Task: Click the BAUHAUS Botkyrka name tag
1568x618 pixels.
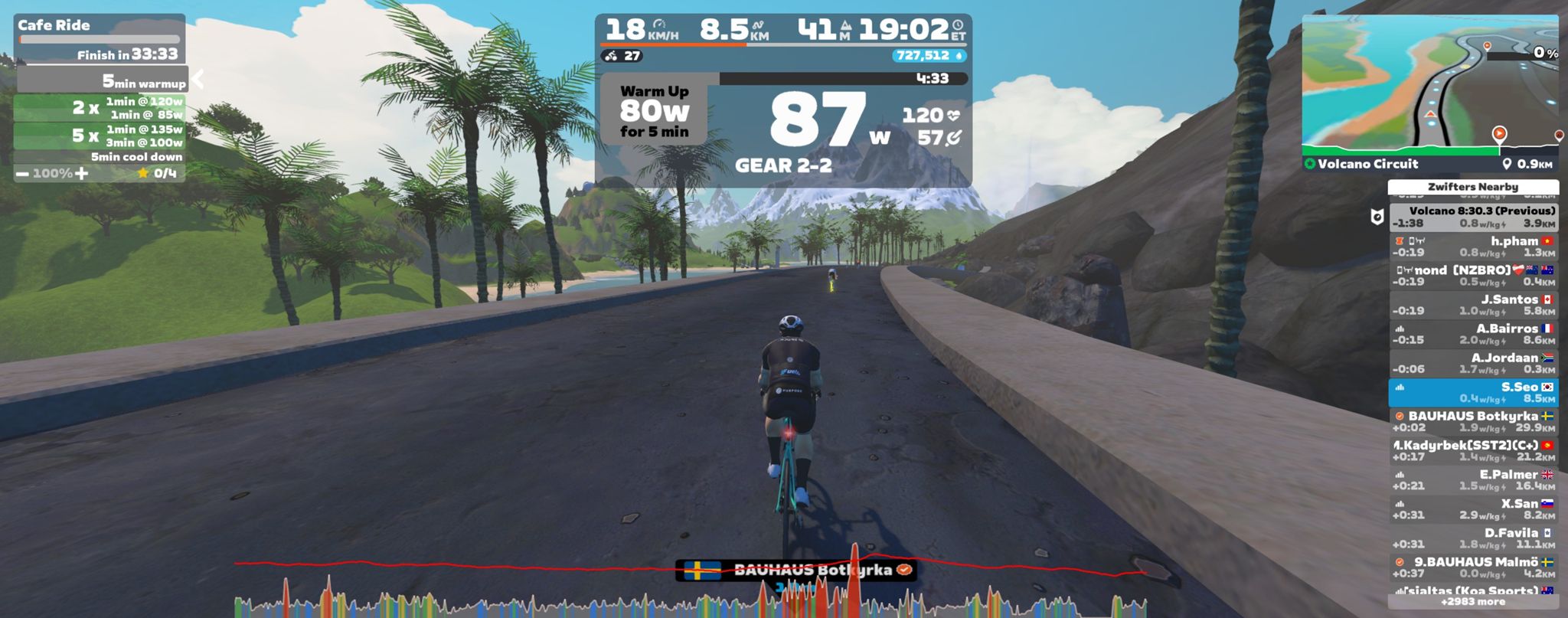Action: [x=795, y=570]
